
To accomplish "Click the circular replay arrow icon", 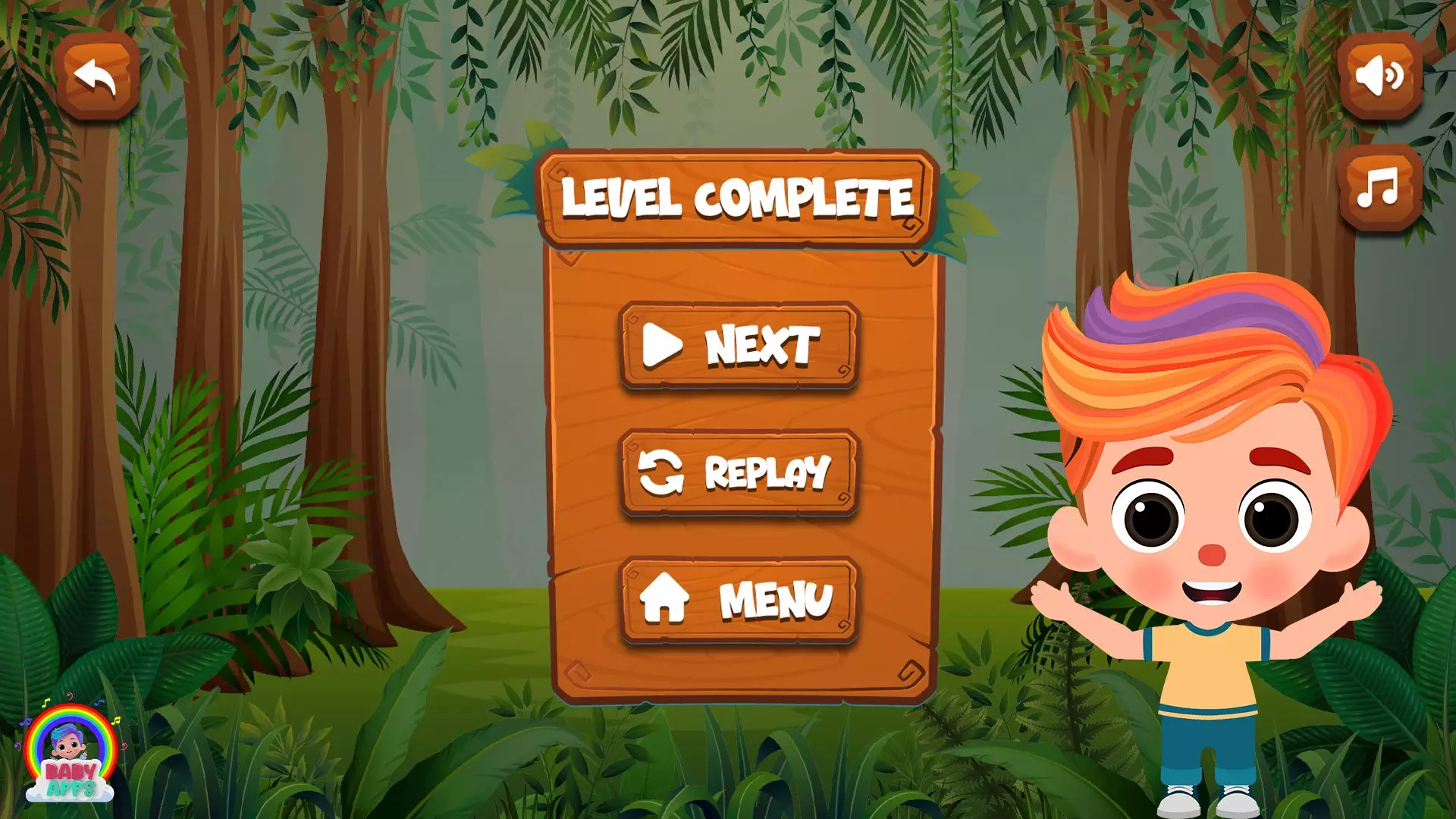I will coord(658,472).
